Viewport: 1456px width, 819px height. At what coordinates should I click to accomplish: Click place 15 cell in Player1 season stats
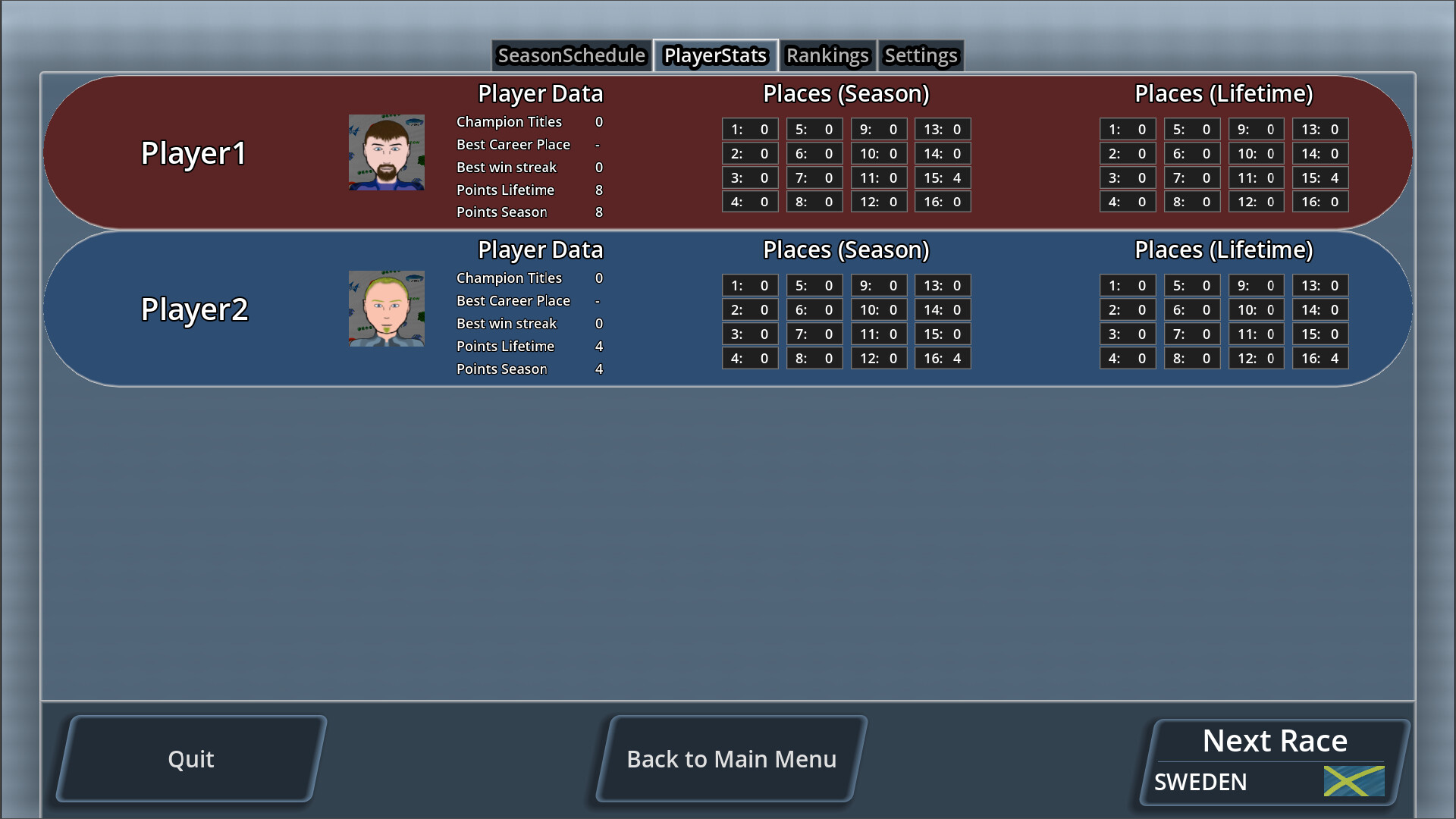coord(942,177)
